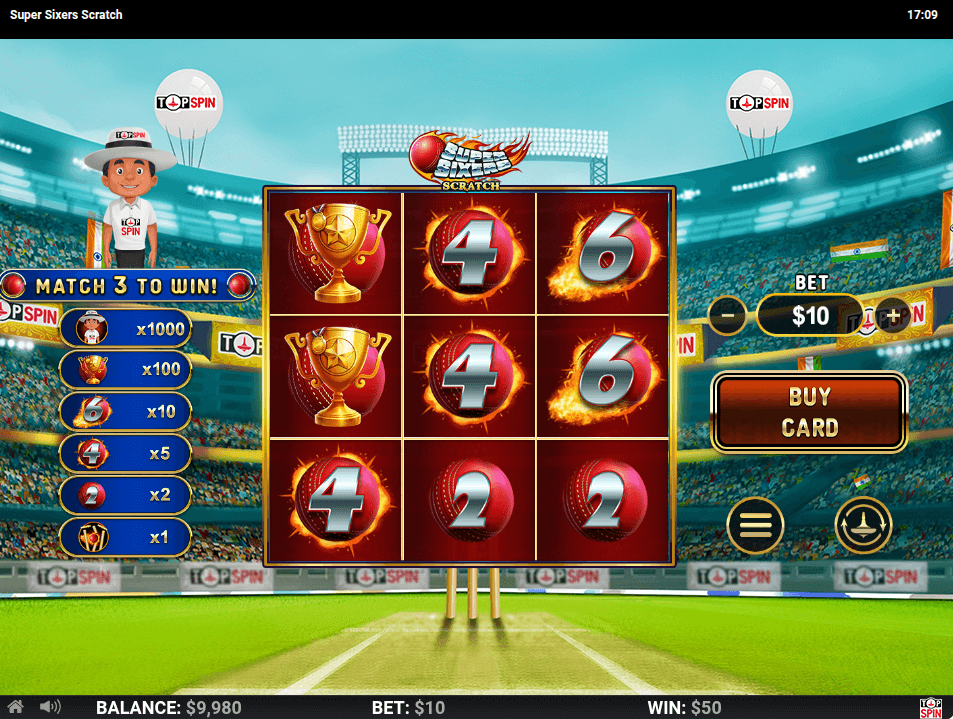Screen dimensions: 953x719
Task: Toggle the sound speaker icon
Action: [49, 707]
